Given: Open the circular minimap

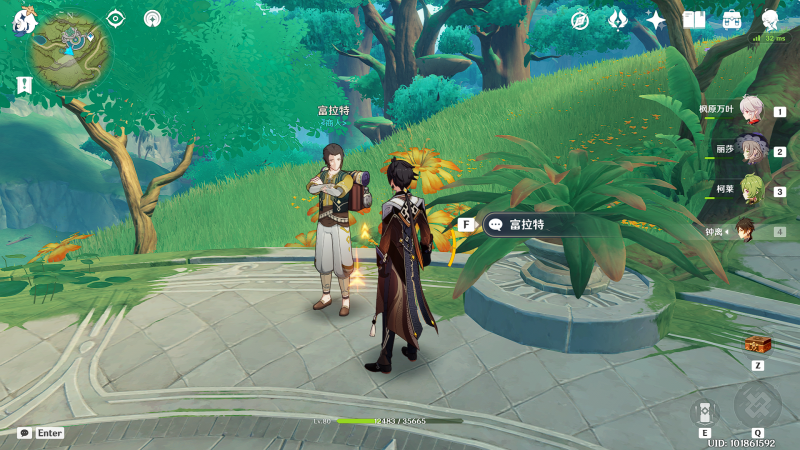Looking at the screenshot, I should (70, 51).
